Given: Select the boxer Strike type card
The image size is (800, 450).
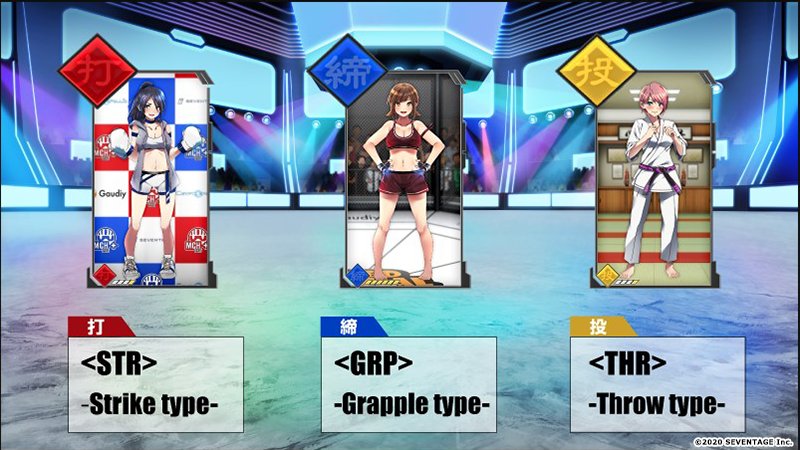Looking at the screenshot, I should [x=150, y=180].
